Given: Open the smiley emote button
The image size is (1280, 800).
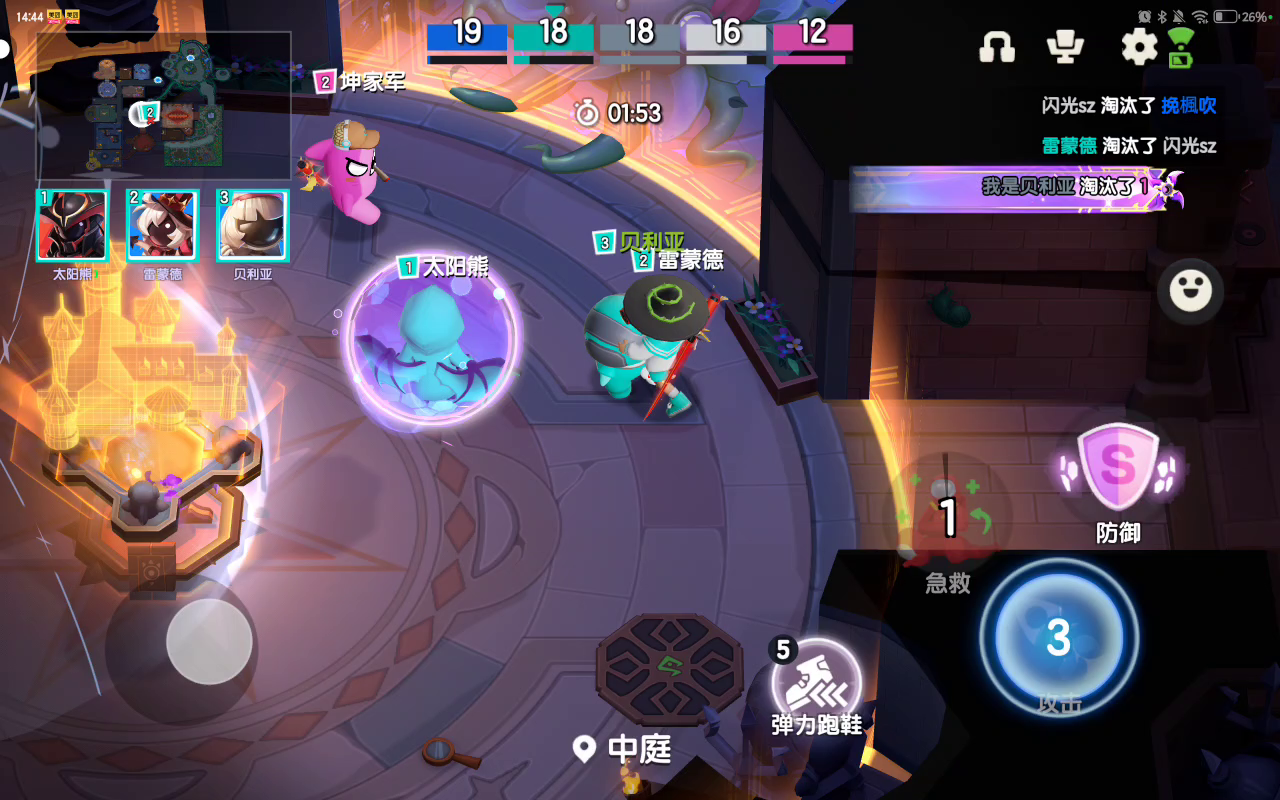Looking at the screenshot, I should 1190,291.
